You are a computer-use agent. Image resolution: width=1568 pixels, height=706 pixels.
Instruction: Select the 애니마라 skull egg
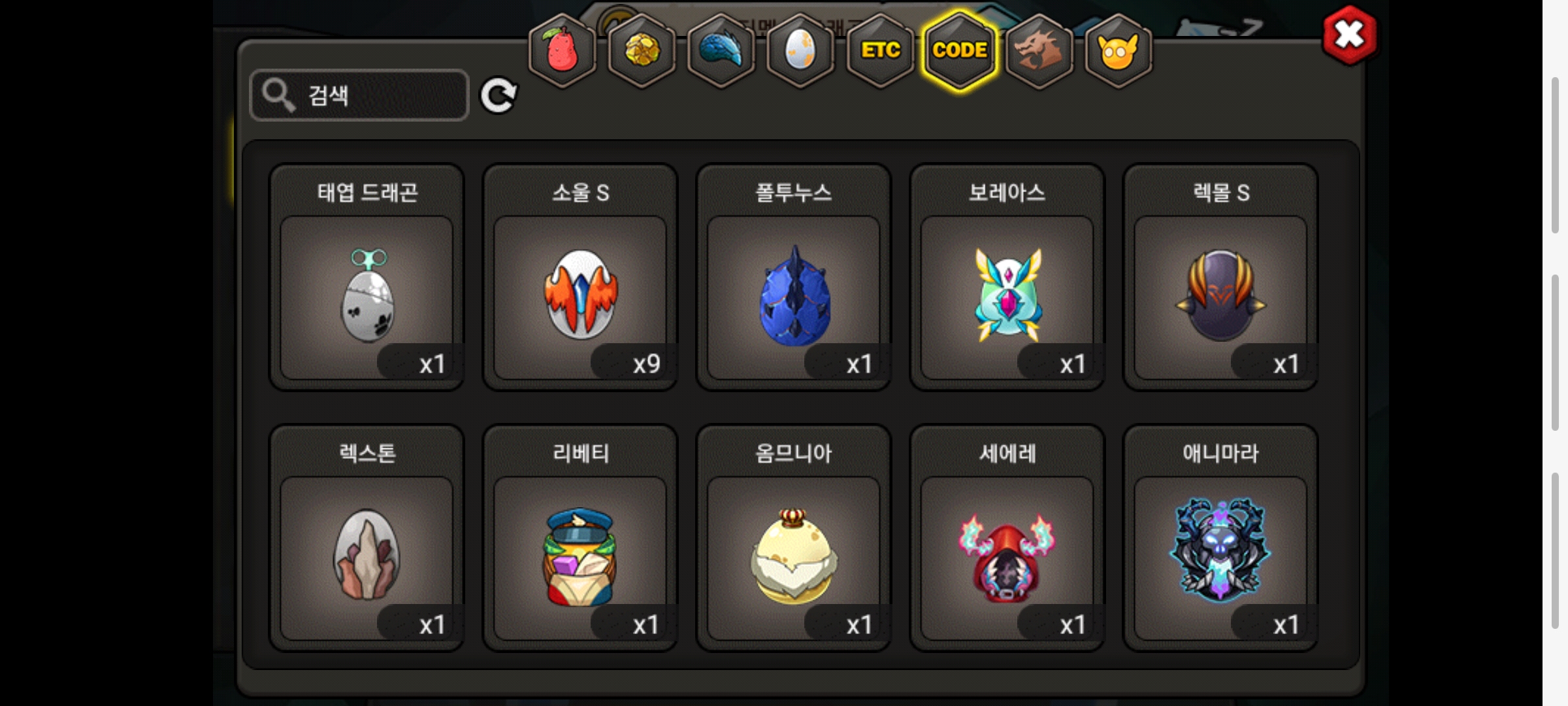tap(1220, 557)
